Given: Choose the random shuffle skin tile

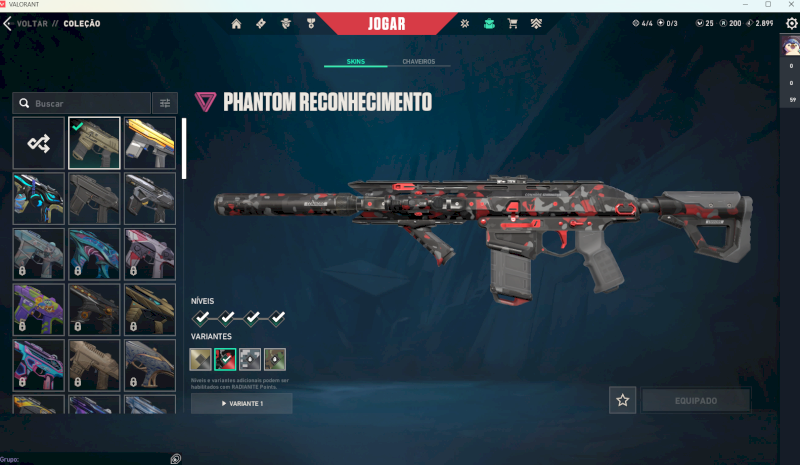Looking at the screenshot, I should pos(39,143).
